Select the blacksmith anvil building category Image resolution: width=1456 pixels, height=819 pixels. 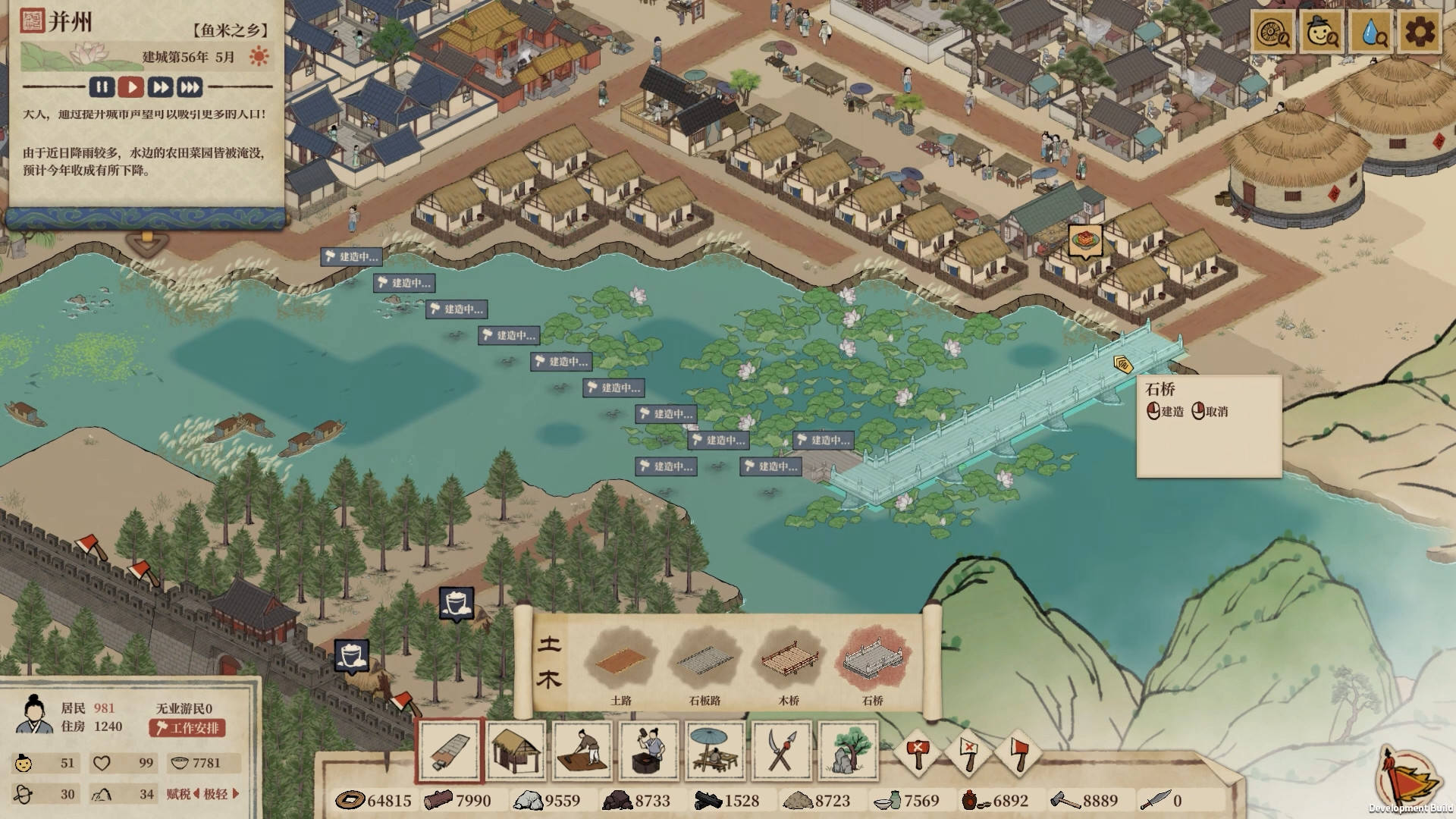pyautogui.click(x=648, y=751)
